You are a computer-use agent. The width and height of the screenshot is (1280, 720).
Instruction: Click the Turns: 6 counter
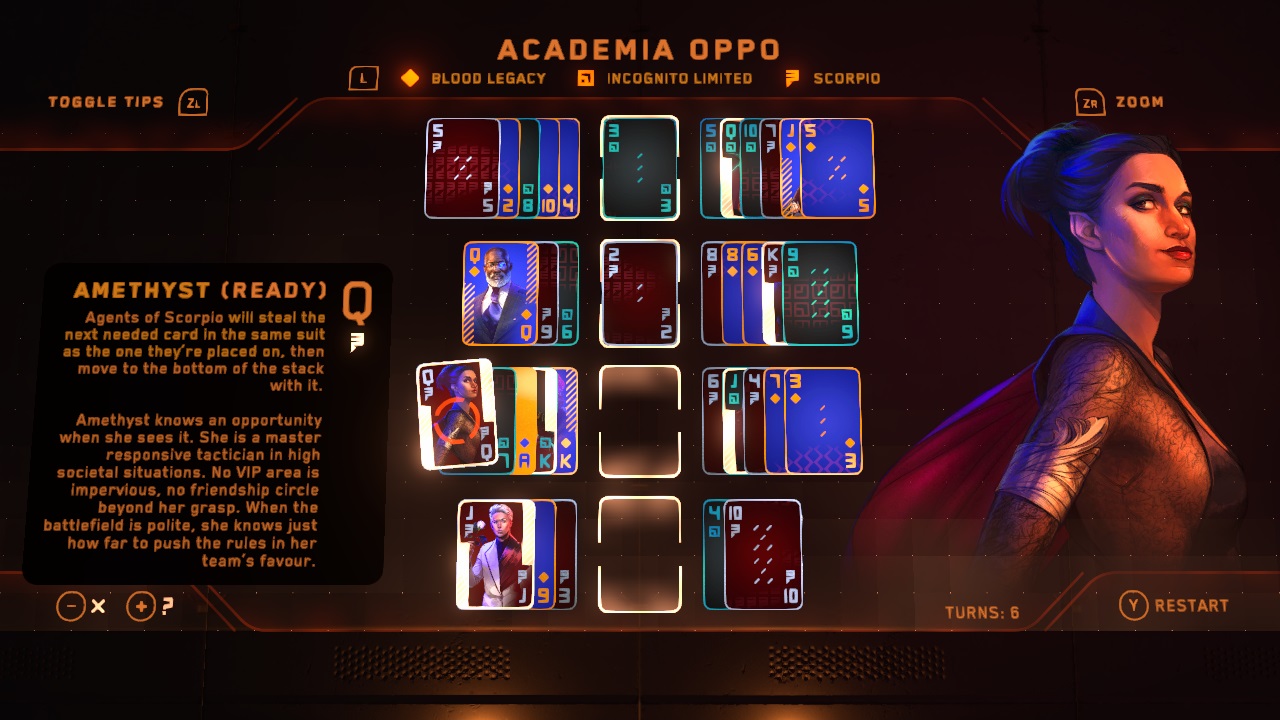pyautogui.click(x=982, y=606)
